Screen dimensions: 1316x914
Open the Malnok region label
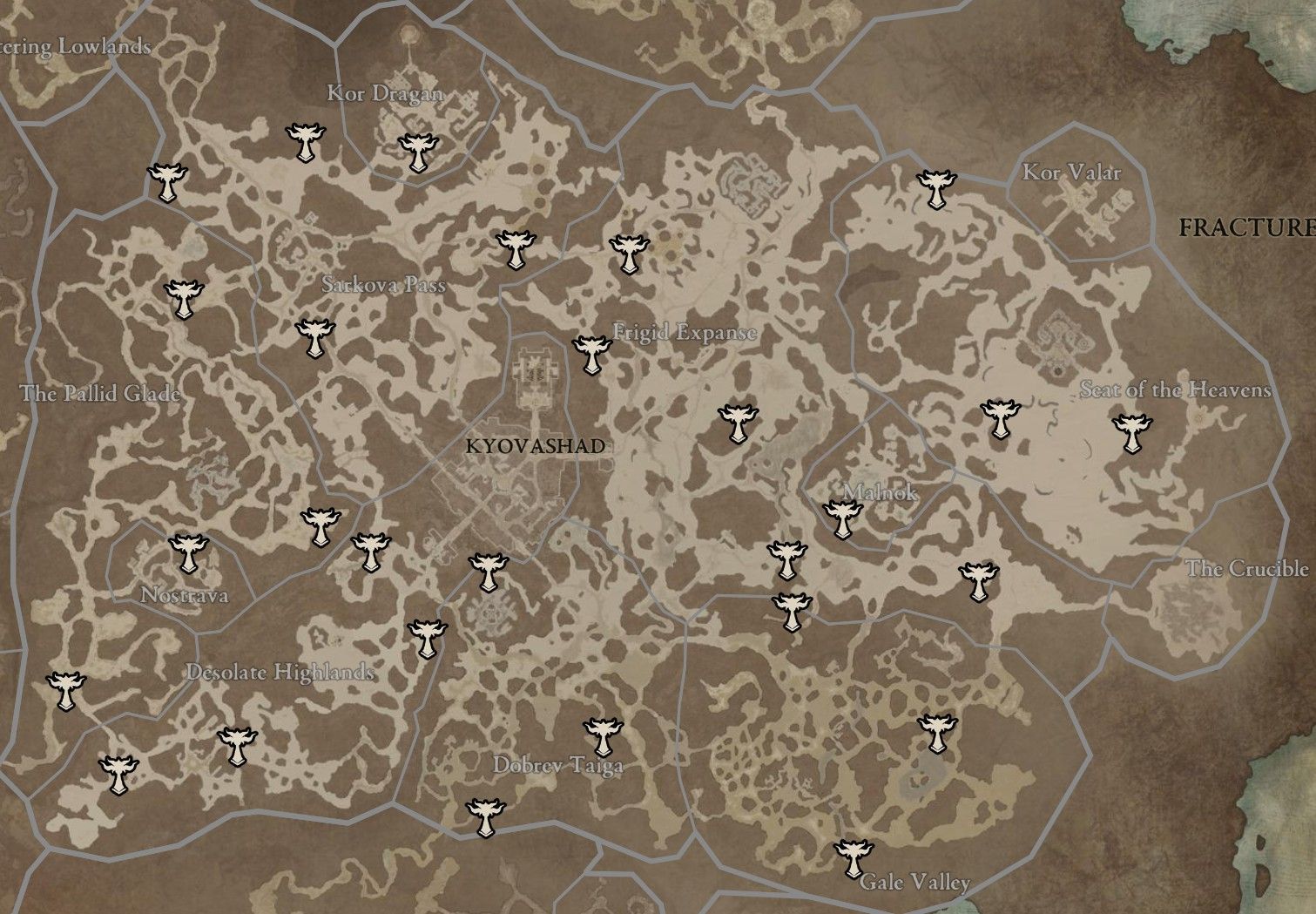[x=880, y=495]
